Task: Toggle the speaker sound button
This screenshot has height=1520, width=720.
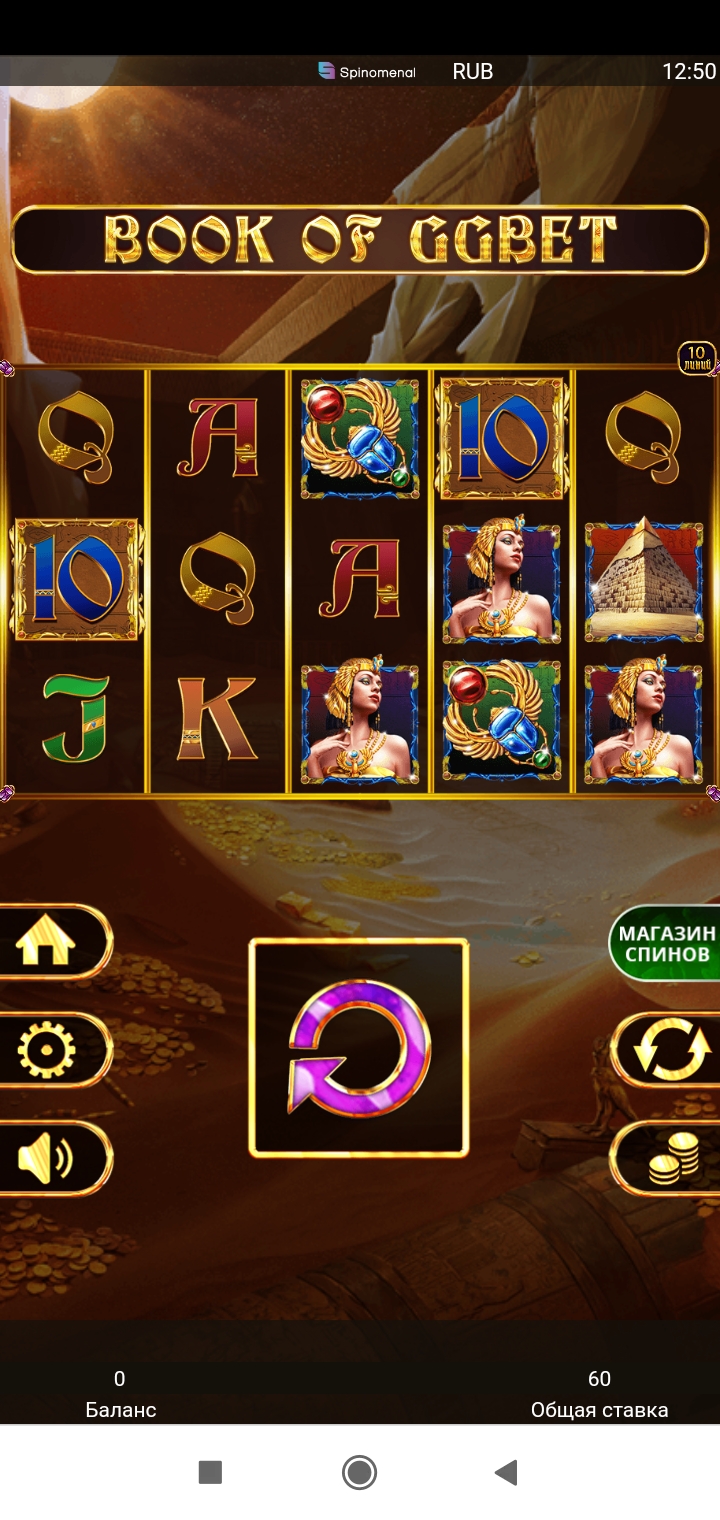Action: (x=47, y=1159)
